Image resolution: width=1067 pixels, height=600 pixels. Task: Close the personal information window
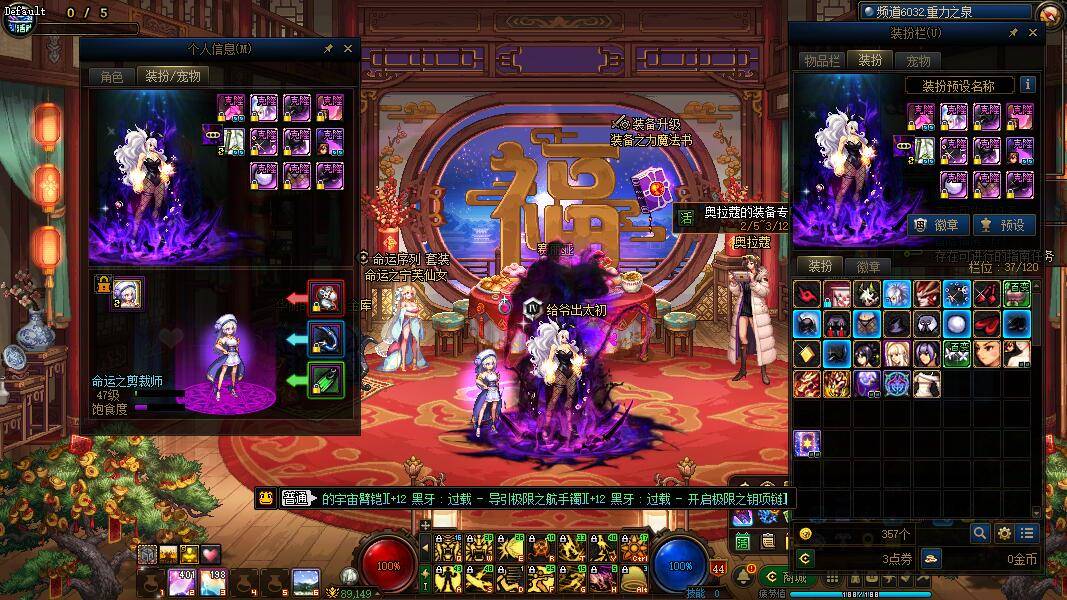(348, 48)
